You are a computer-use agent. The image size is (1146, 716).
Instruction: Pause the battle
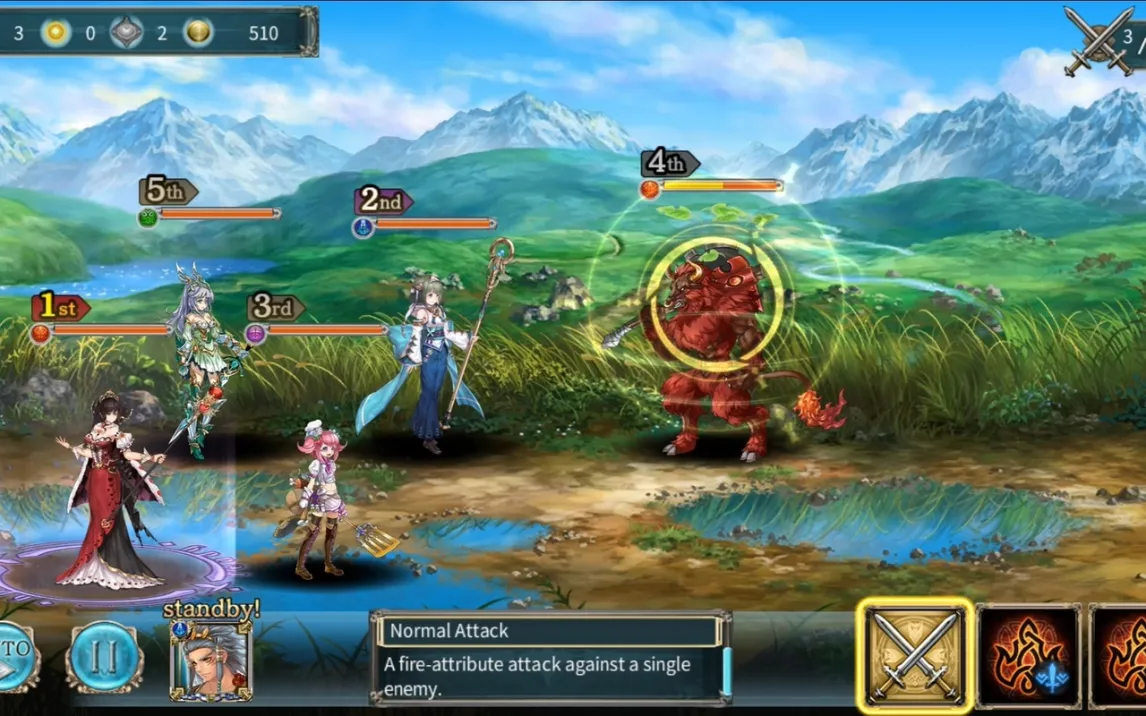click(105, 657)
